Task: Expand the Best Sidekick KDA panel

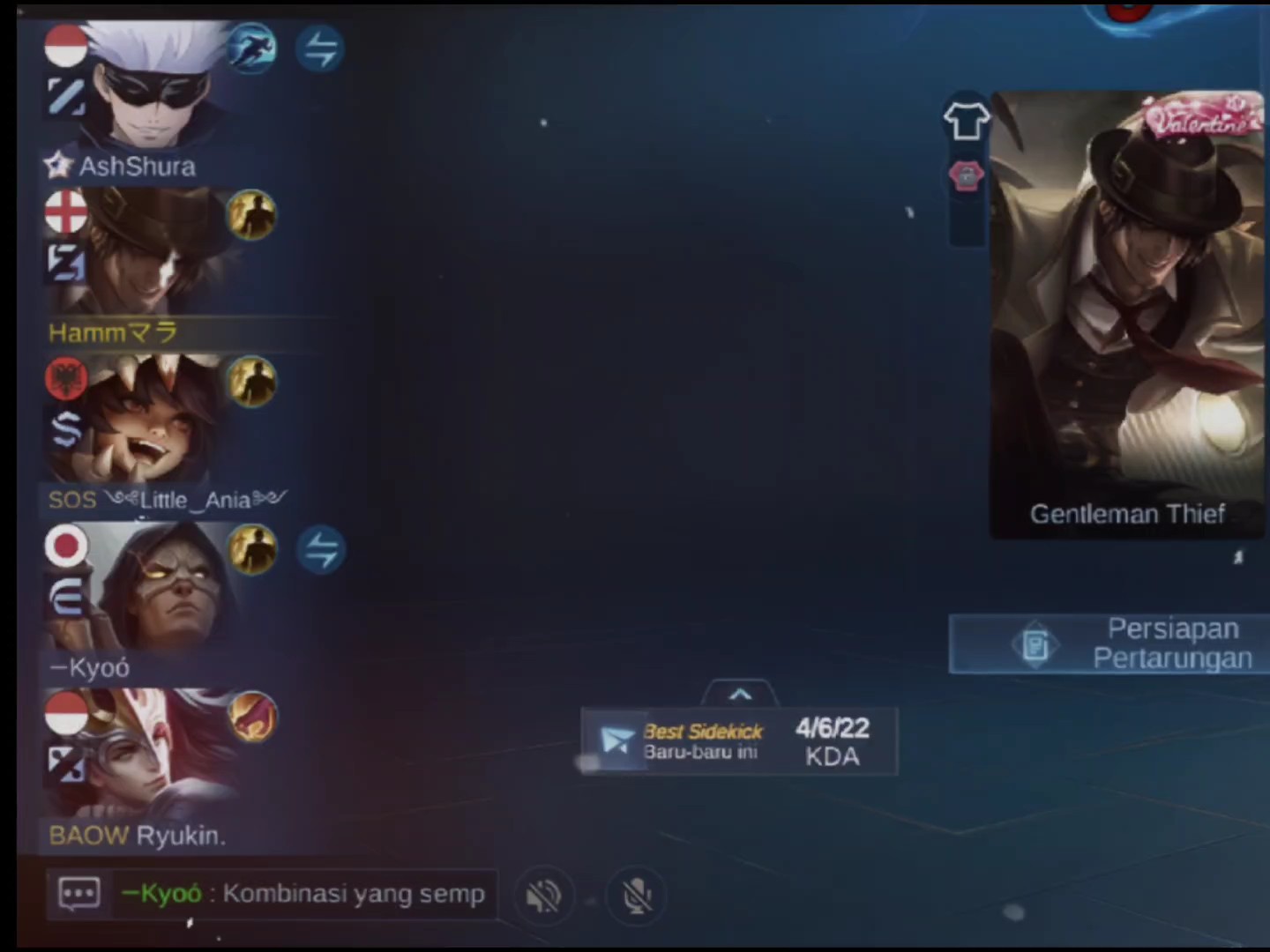Action: point(740,695)
